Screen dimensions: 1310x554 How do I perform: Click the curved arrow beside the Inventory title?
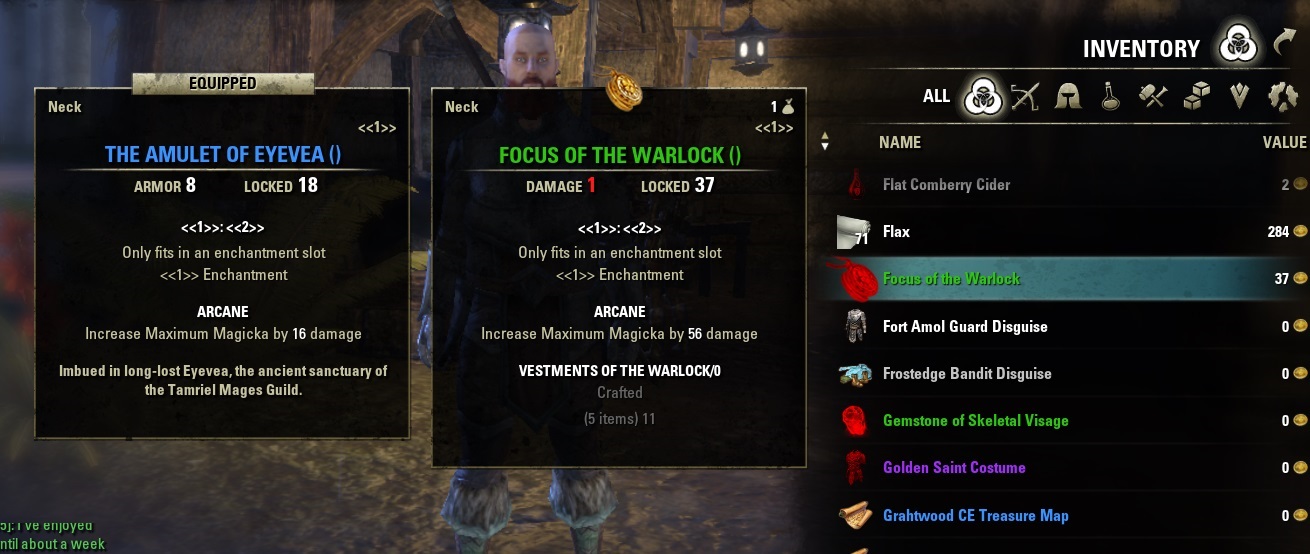point(1285,42)
